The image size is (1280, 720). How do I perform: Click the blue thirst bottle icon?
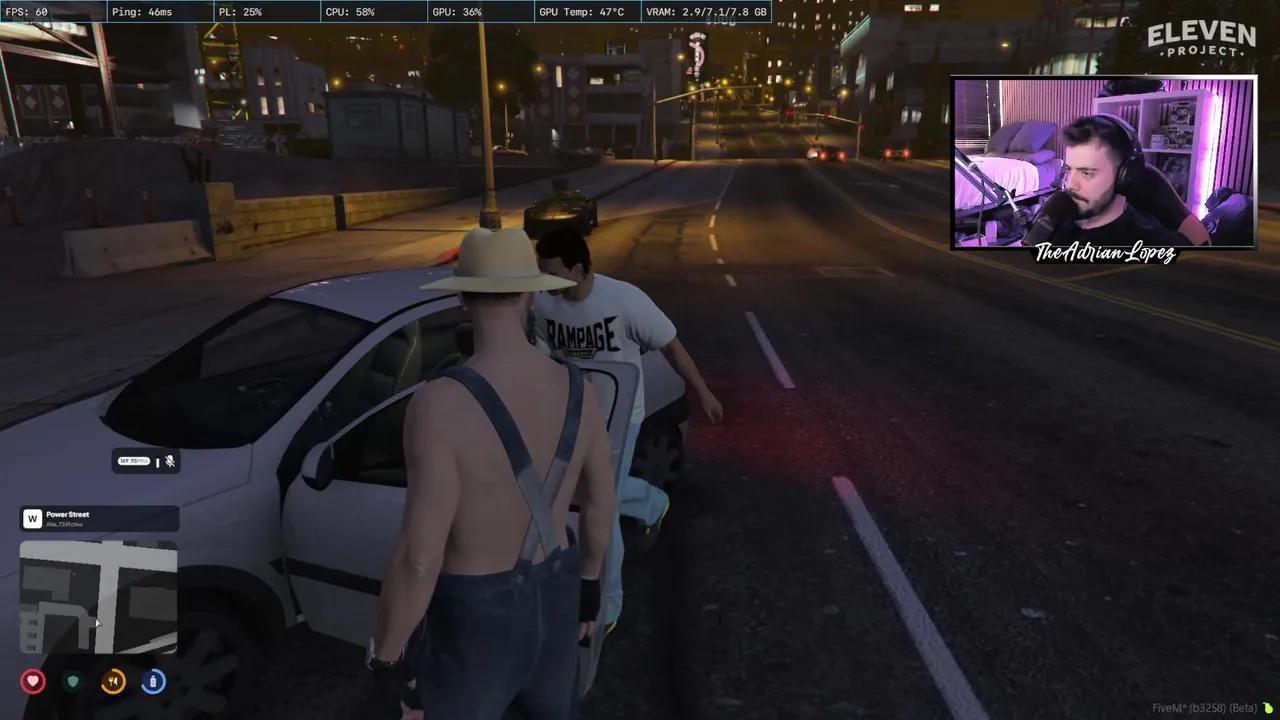coord(153,681)
